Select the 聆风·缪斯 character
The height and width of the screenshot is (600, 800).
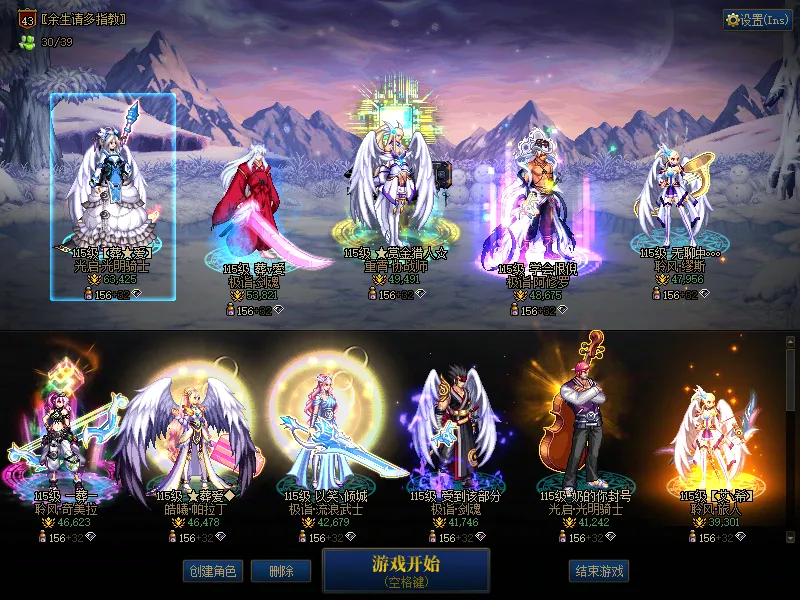pos(675,200)
